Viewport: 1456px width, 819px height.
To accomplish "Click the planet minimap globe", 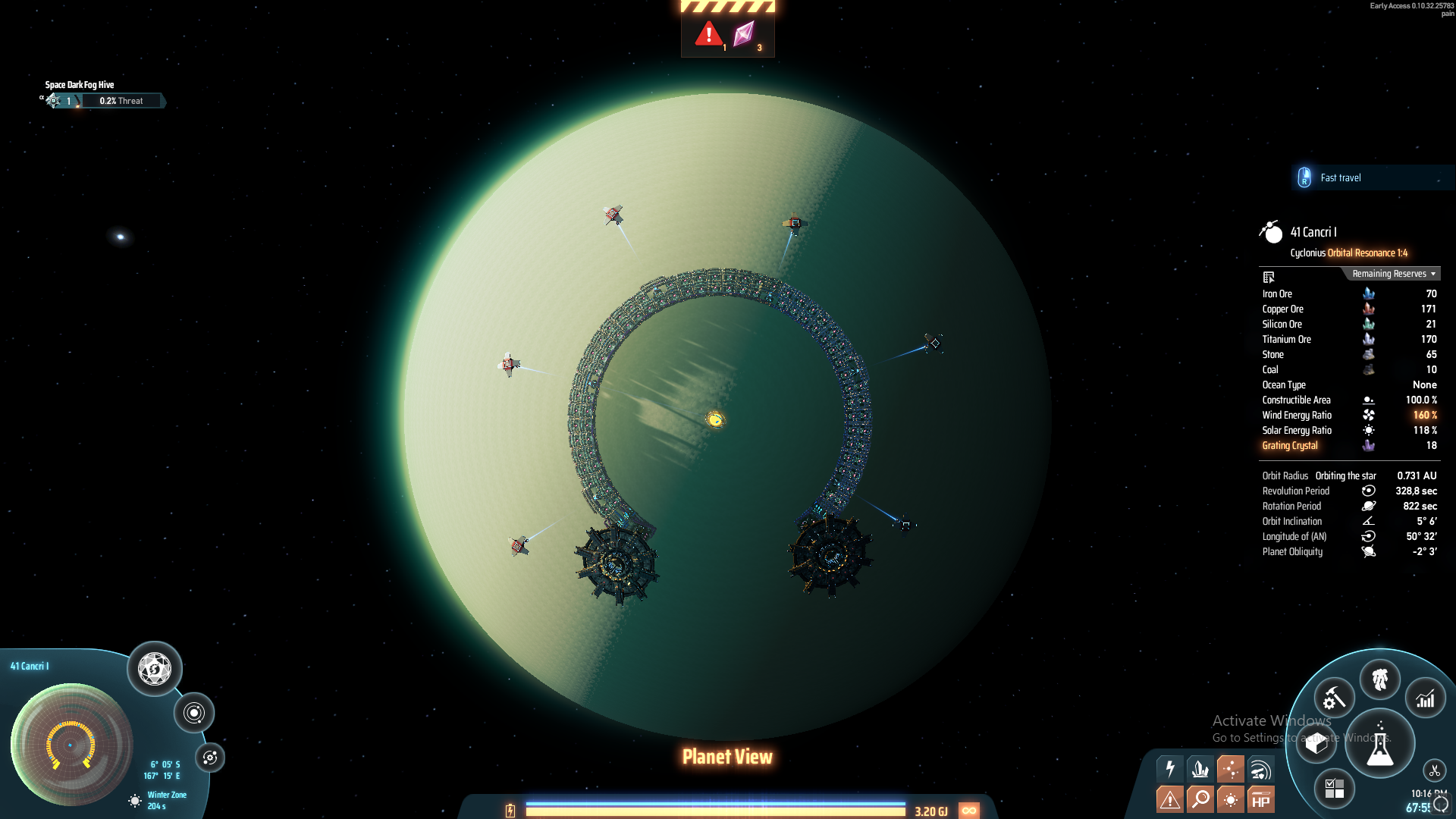I will click(71, 744).
